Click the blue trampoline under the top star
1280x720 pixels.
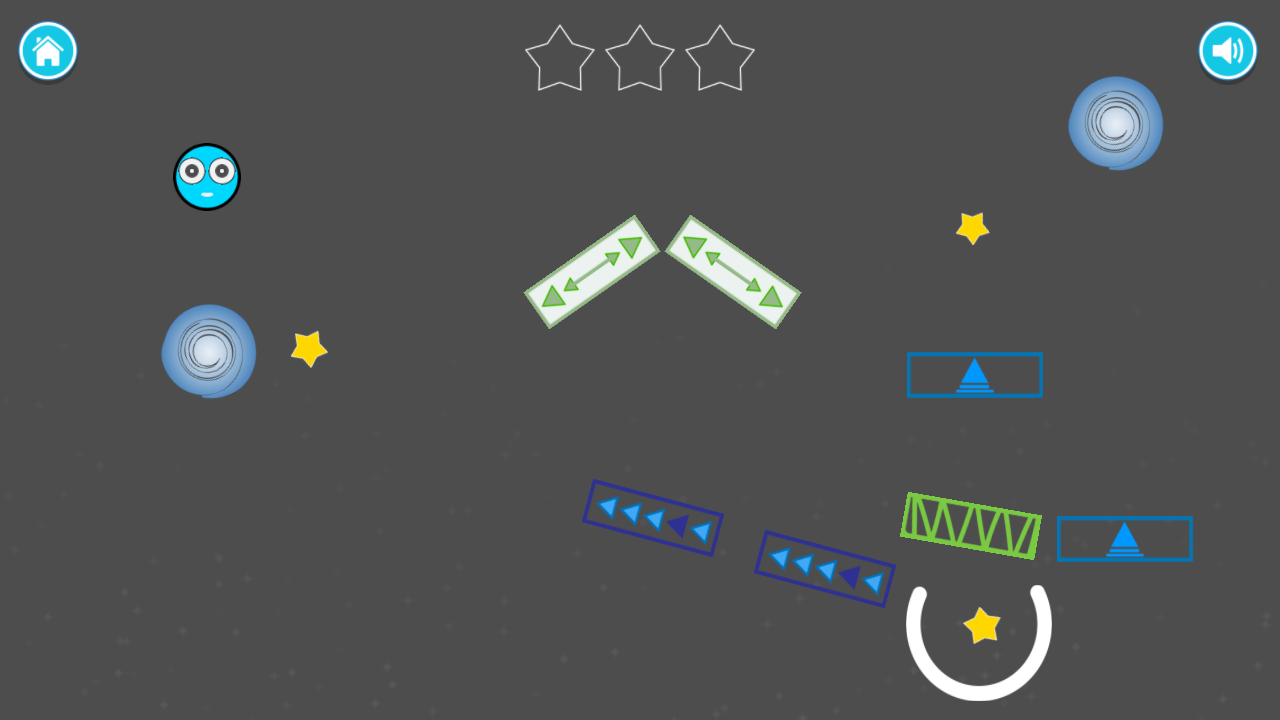pos(975,375)
